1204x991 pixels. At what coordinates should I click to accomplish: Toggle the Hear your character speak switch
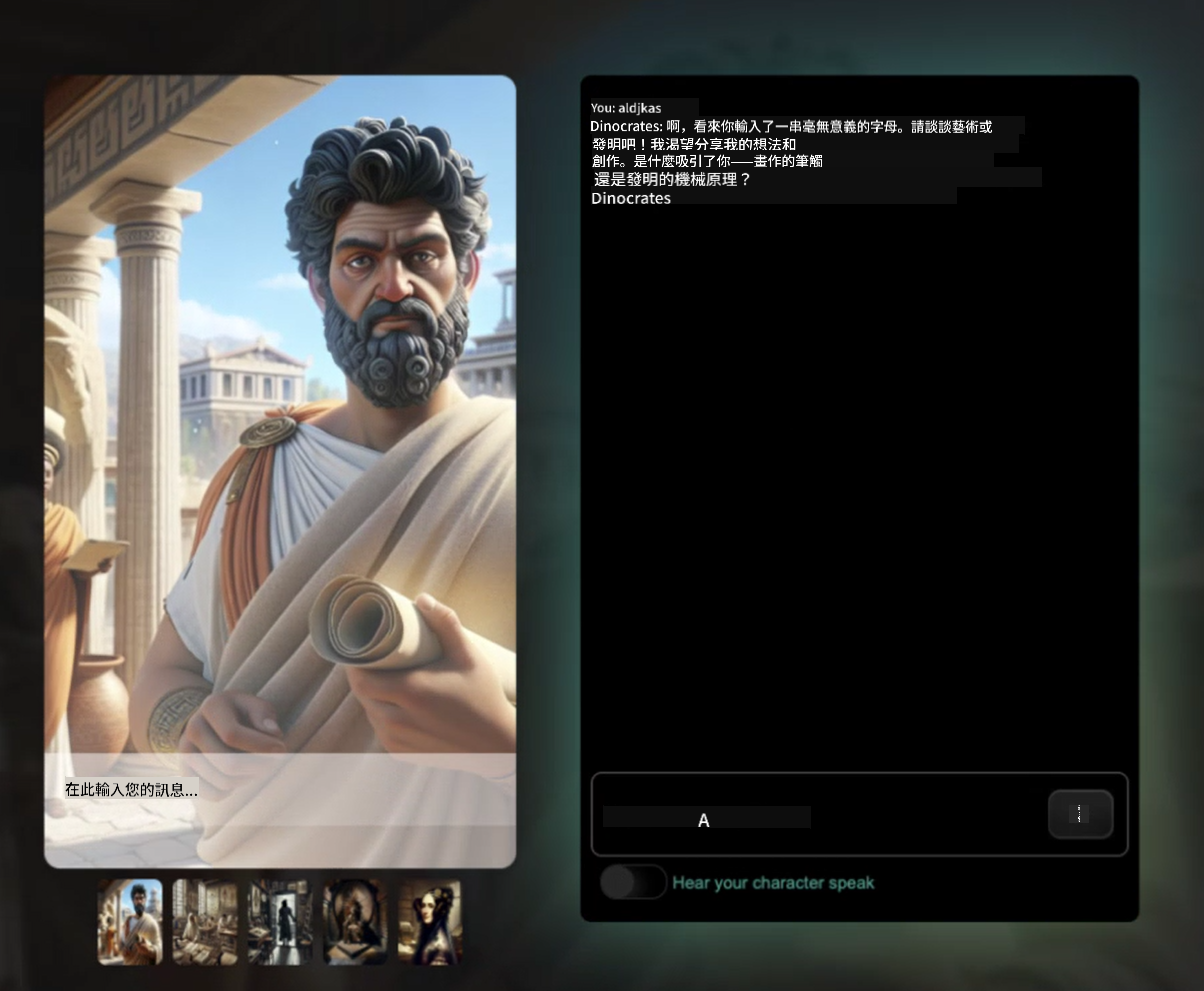(633, 882)
